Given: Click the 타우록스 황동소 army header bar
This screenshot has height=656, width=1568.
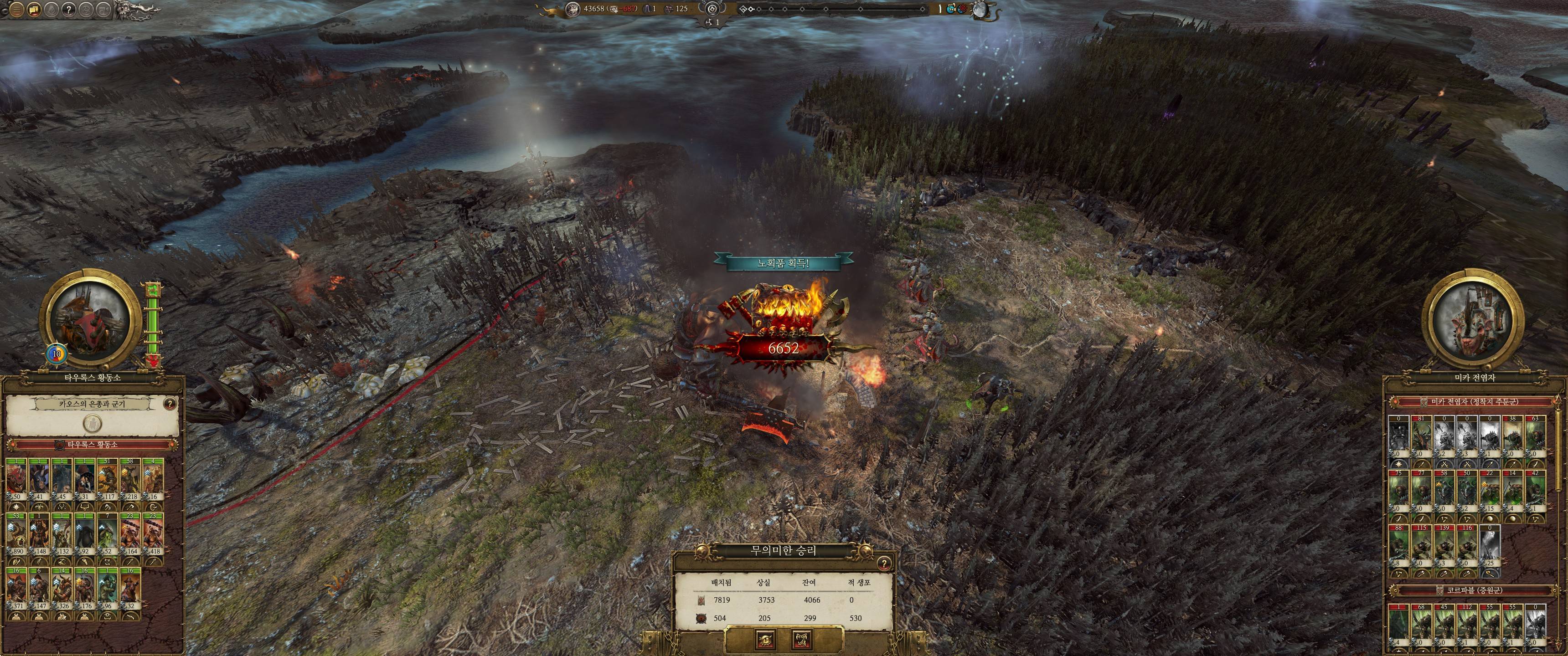Looking at the screenshot, I should tap(93, 445).
